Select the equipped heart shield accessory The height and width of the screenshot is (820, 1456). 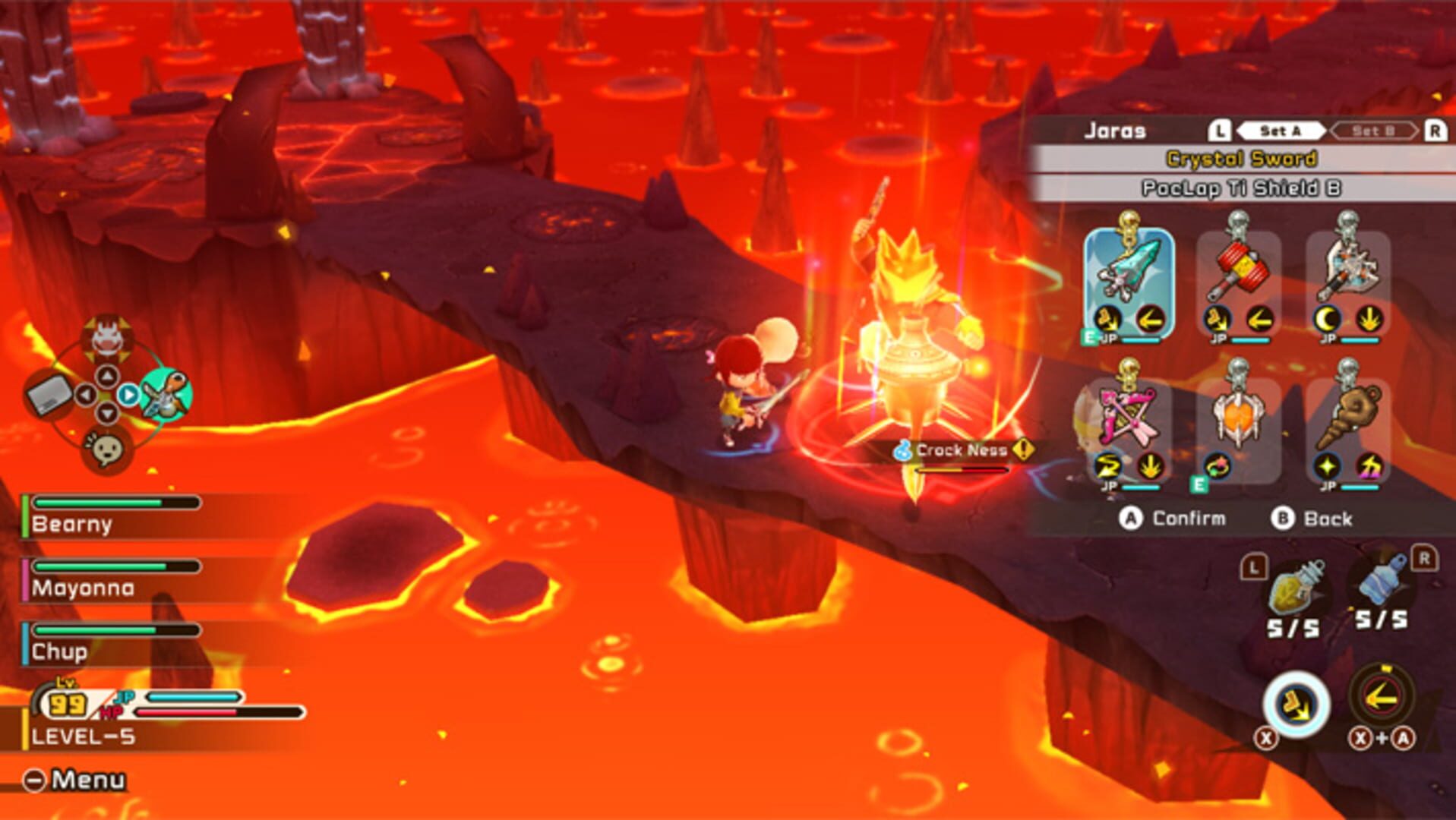click(x=1237, y=418)
